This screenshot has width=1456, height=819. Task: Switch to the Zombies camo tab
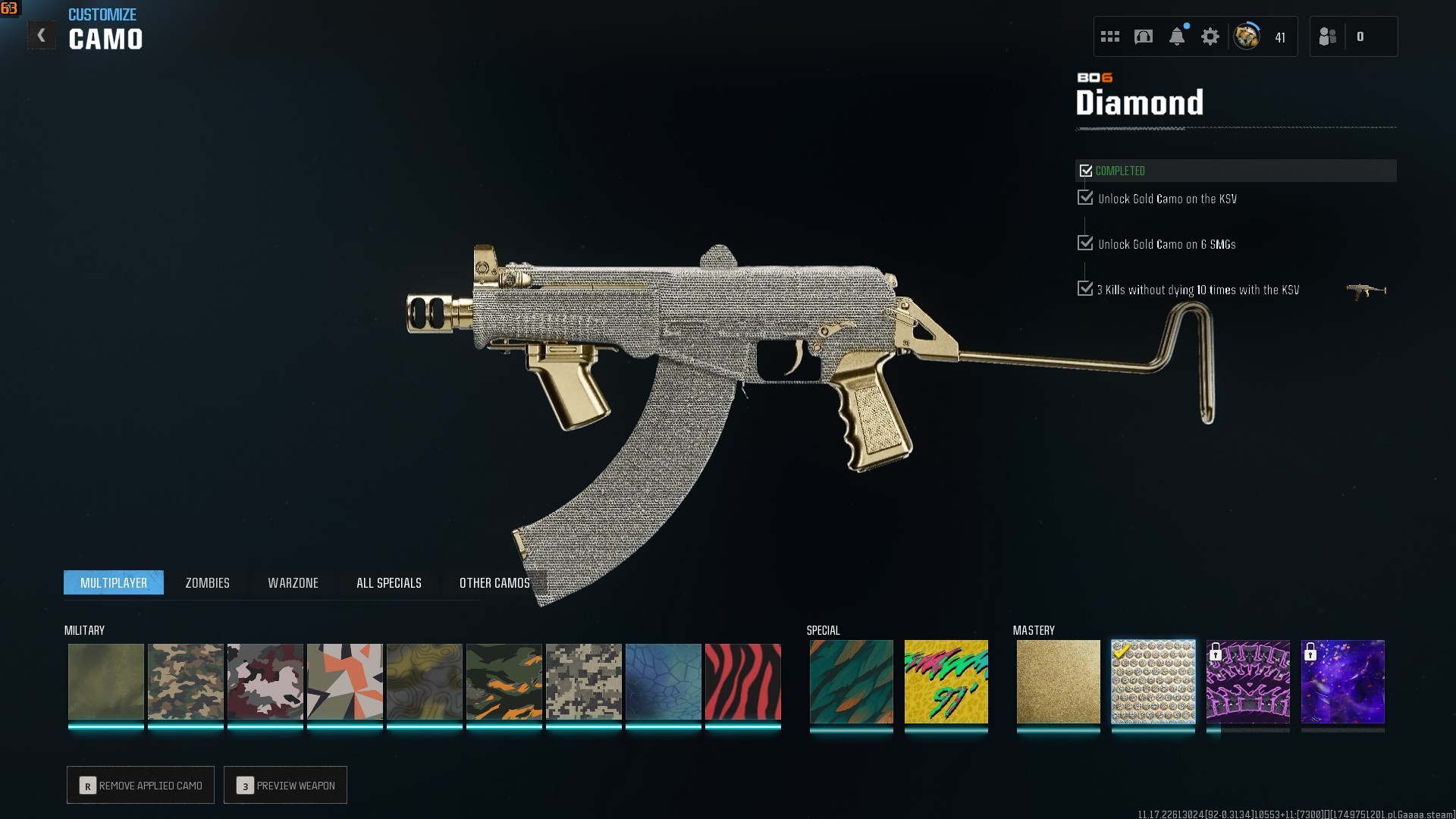[207, 582]
